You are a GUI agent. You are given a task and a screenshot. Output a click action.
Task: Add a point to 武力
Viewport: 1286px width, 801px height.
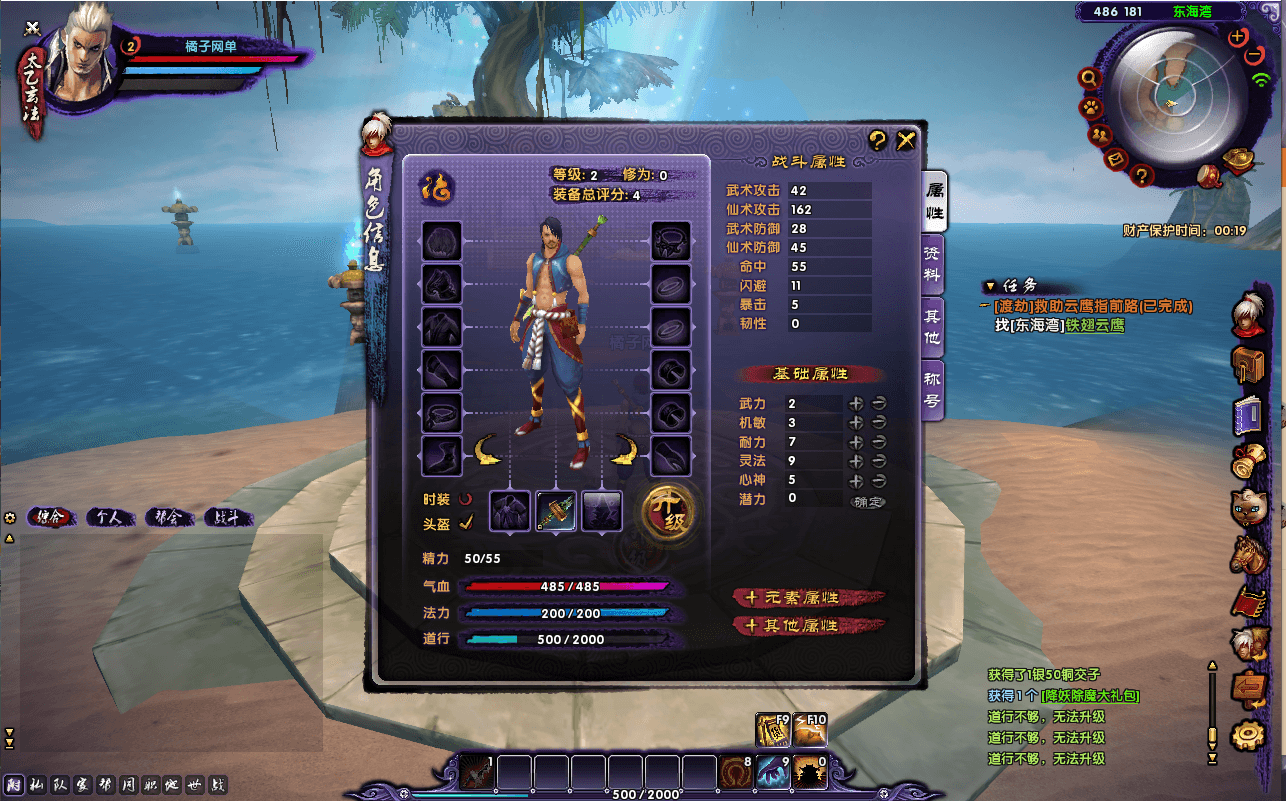coord(856,403)
